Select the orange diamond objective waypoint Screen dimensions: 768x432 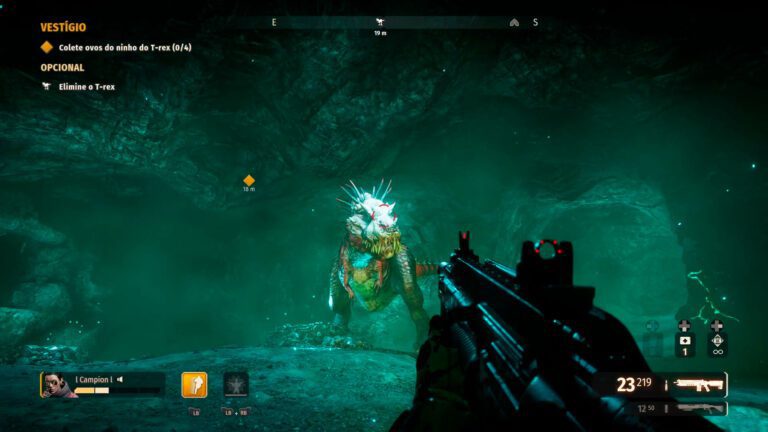pyautogui.click(x=249, y=180)
